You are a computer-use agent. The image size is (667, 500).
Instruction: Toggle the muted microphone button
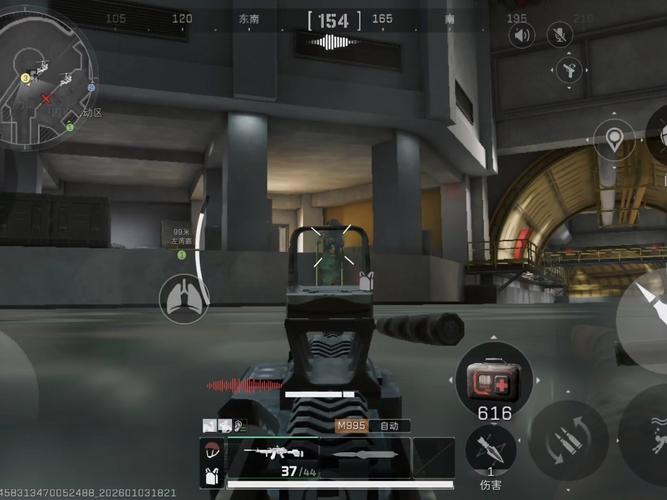pos(559,36)
